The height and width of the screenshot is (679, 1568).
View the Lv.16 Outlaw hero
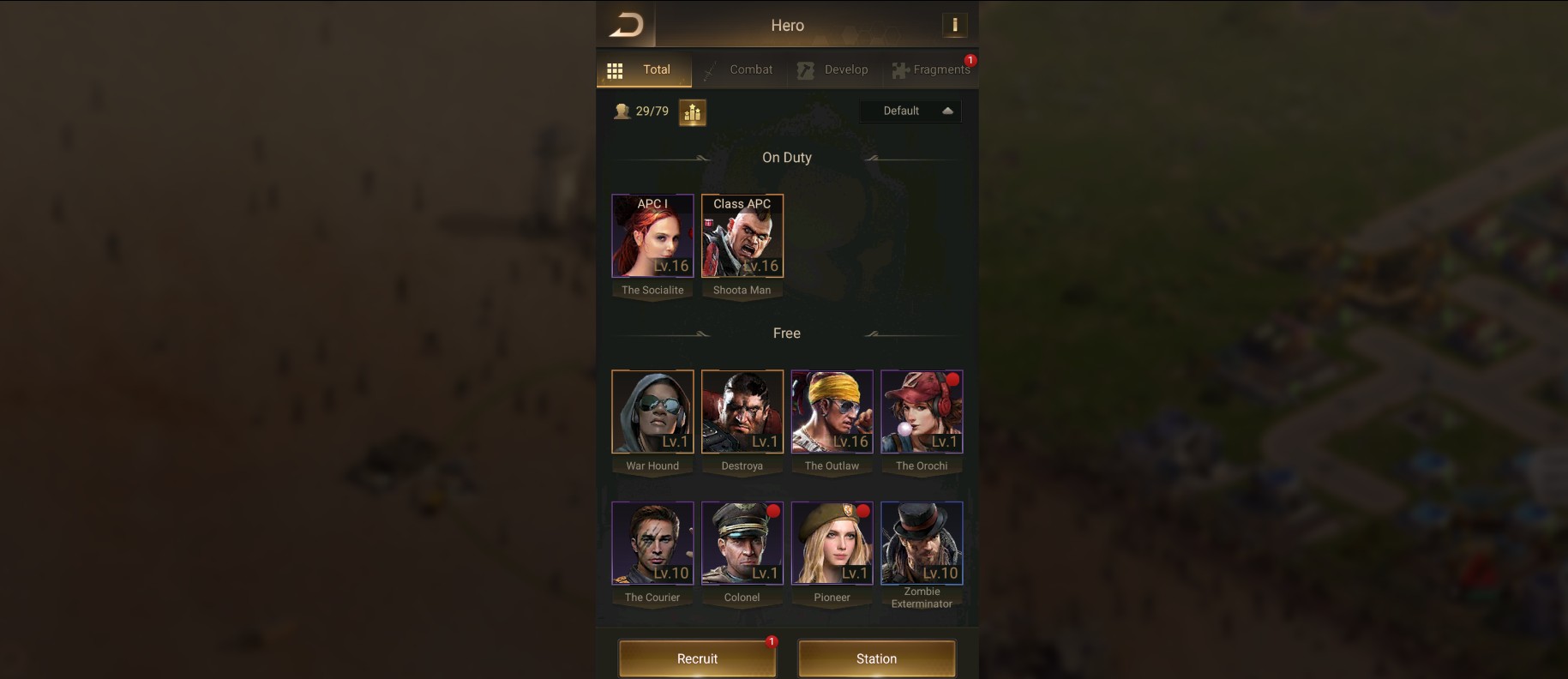click(832, 412)
